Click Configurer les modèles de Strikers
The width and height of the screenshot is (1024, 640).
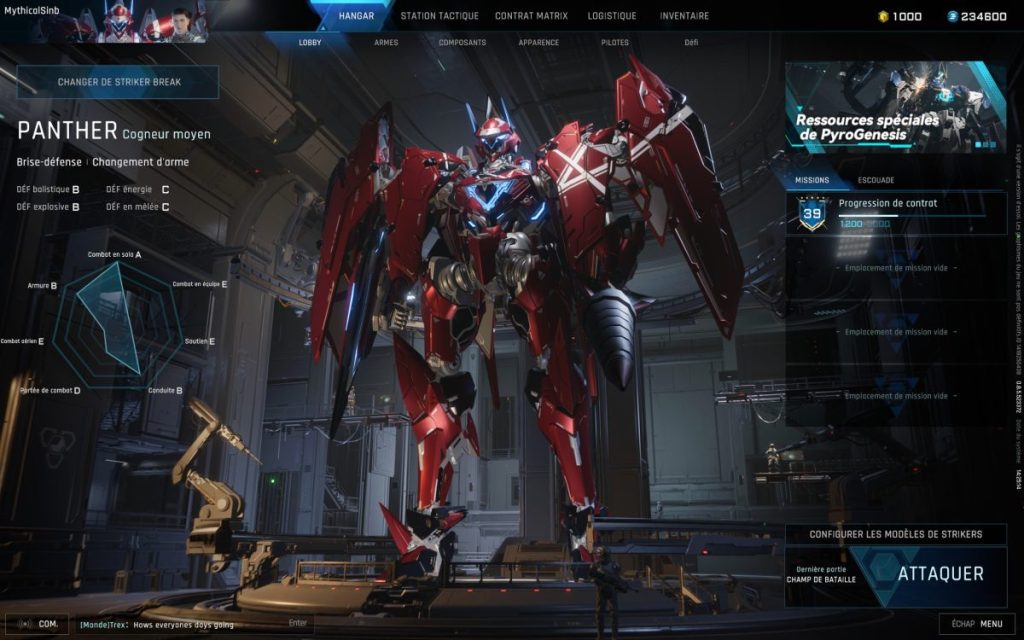[x=895, y=534]
